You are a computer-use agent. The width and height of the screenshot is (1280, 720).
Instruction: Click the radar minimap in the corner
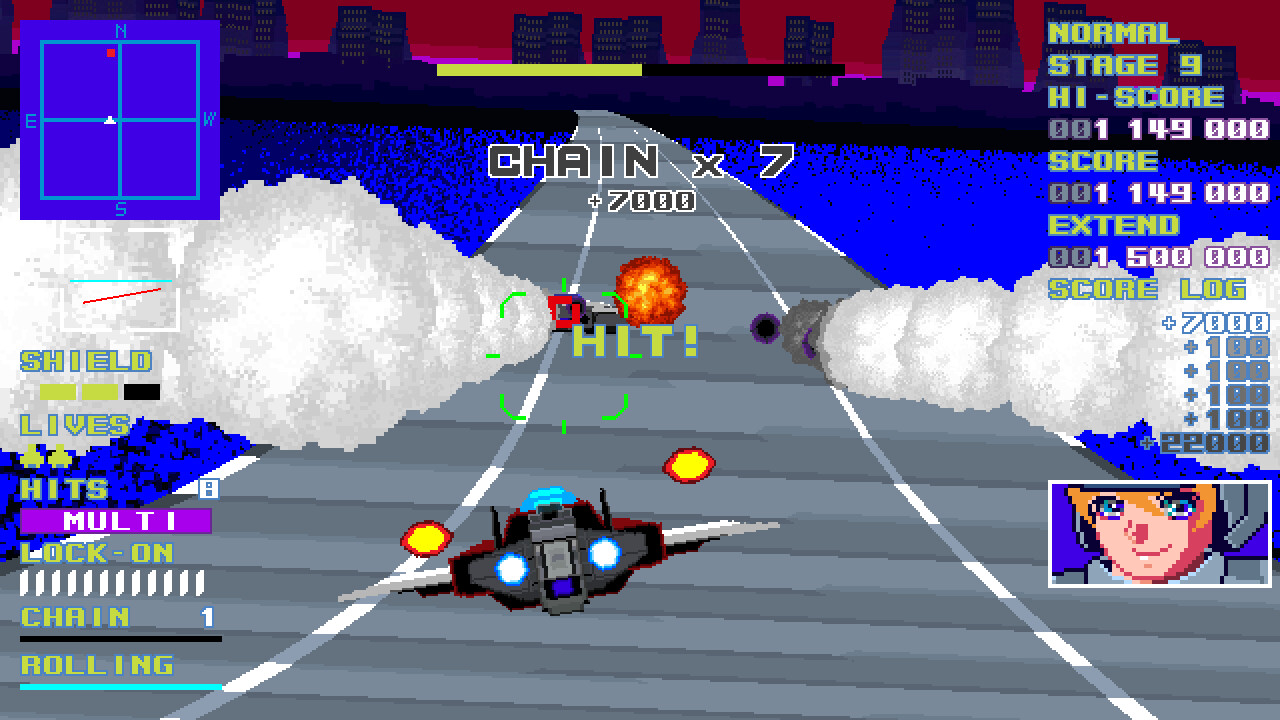[x=122, y=122]
